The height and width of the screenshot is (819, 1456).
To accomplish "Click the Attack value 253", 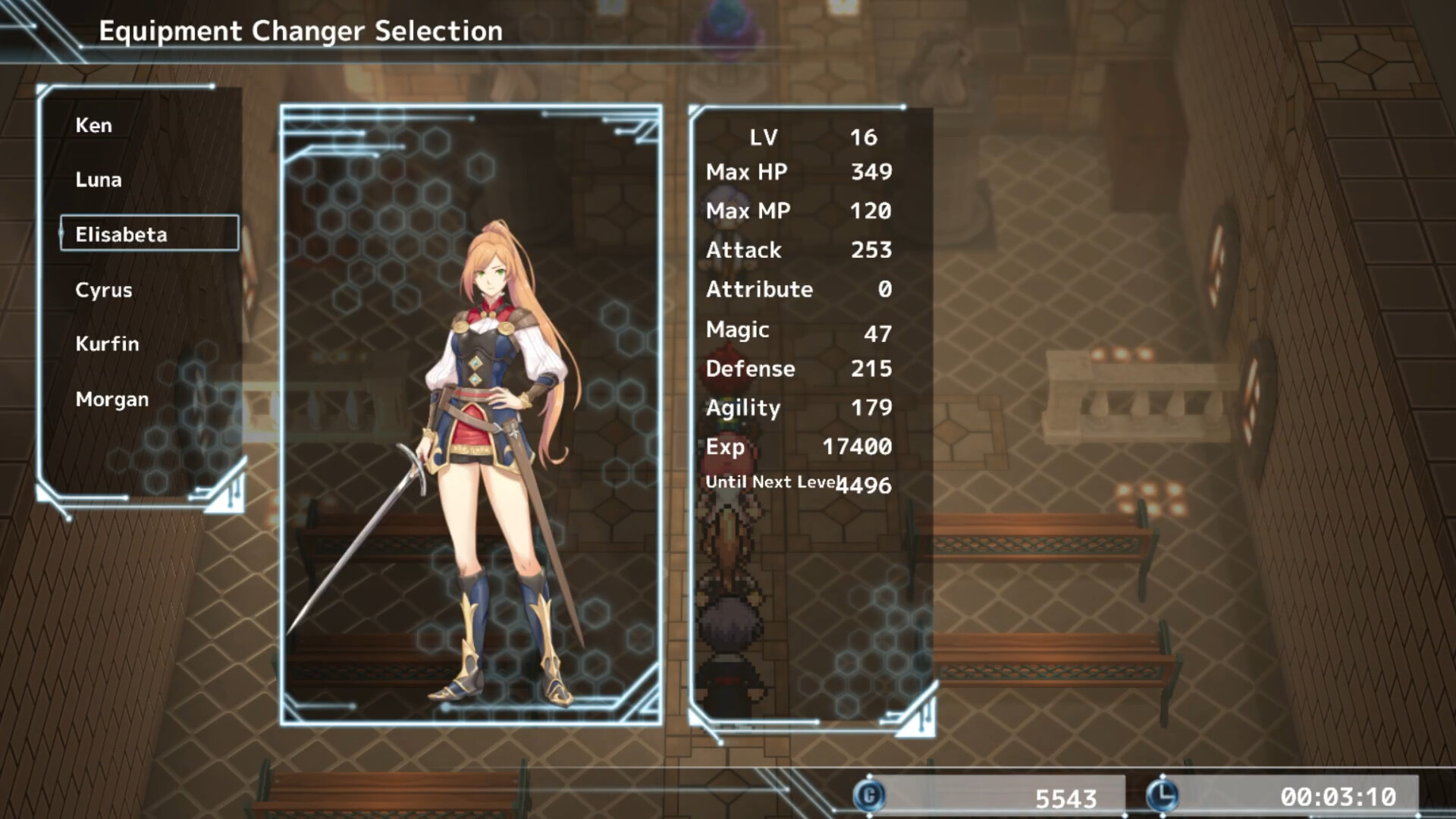I will pyautogui.click(x=871, y=250).
